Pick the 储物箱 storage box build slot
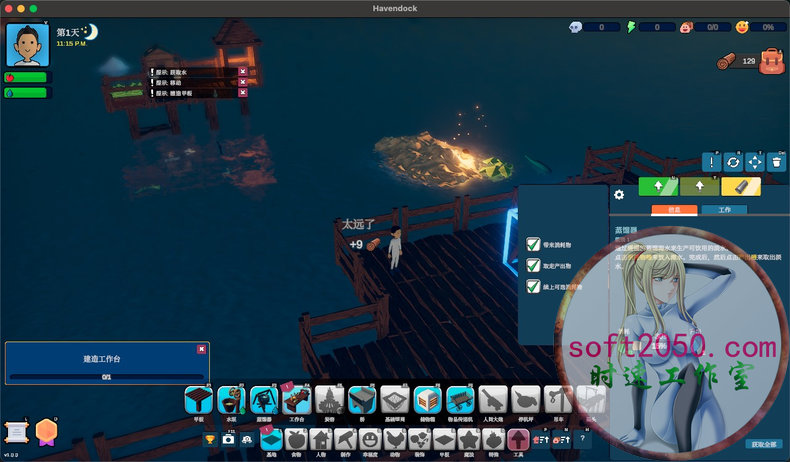 [x=428, y=400]
